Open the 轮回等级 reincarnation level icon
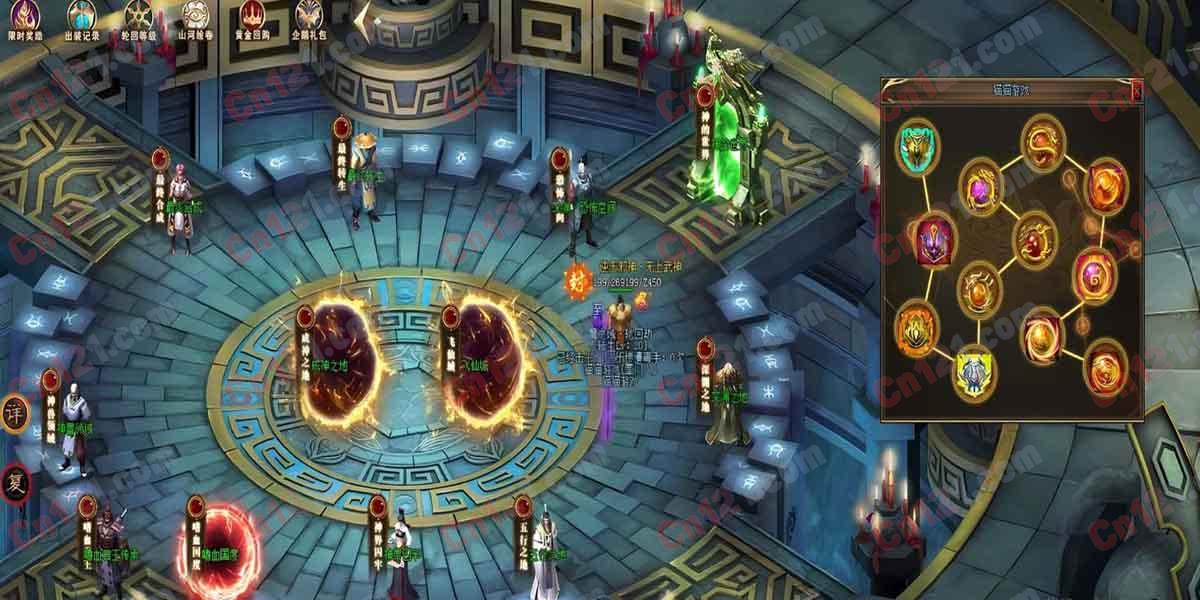1200x600 pixels. [138, 16]
